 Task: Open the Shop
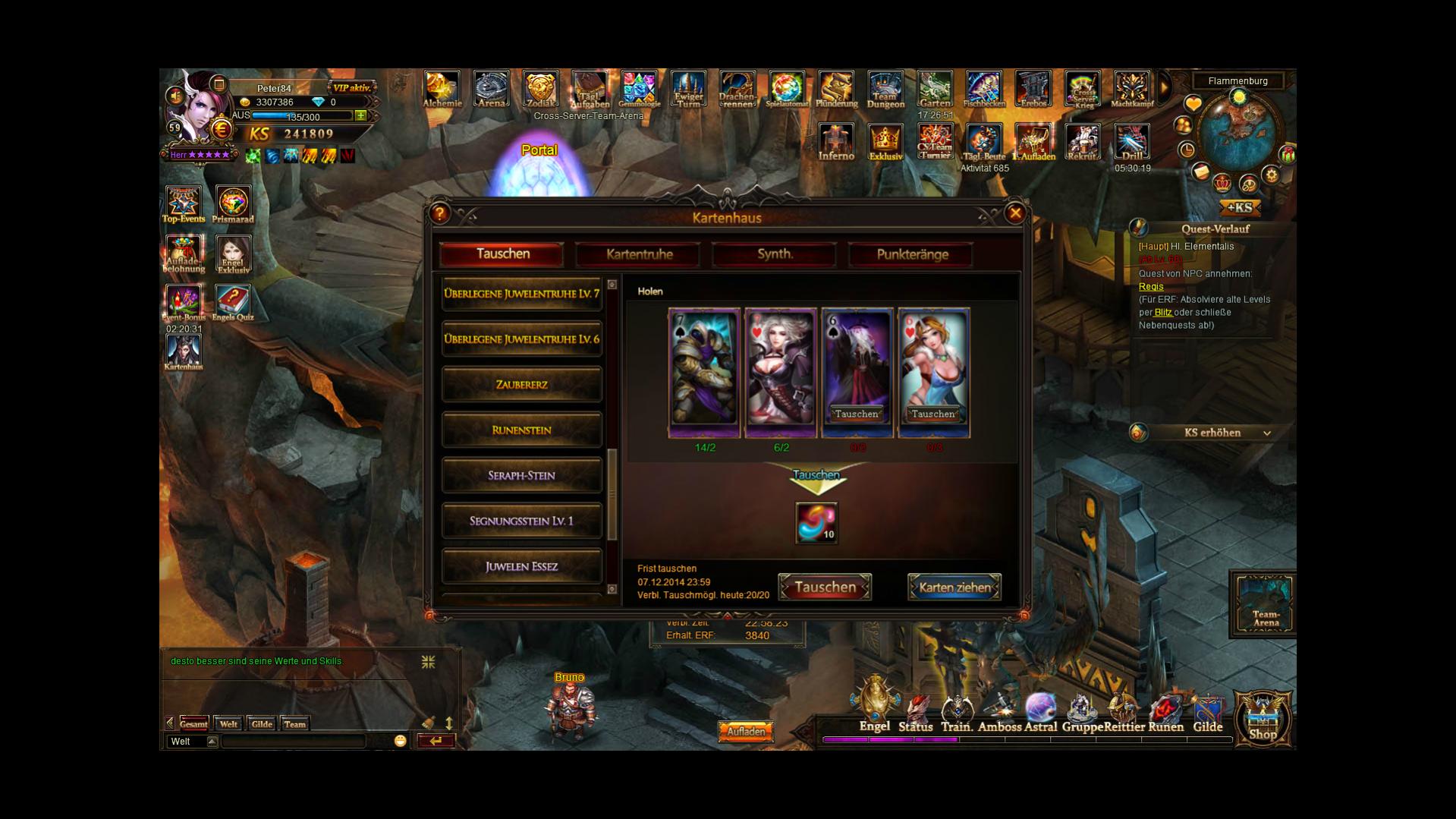tap(1263, 718)
